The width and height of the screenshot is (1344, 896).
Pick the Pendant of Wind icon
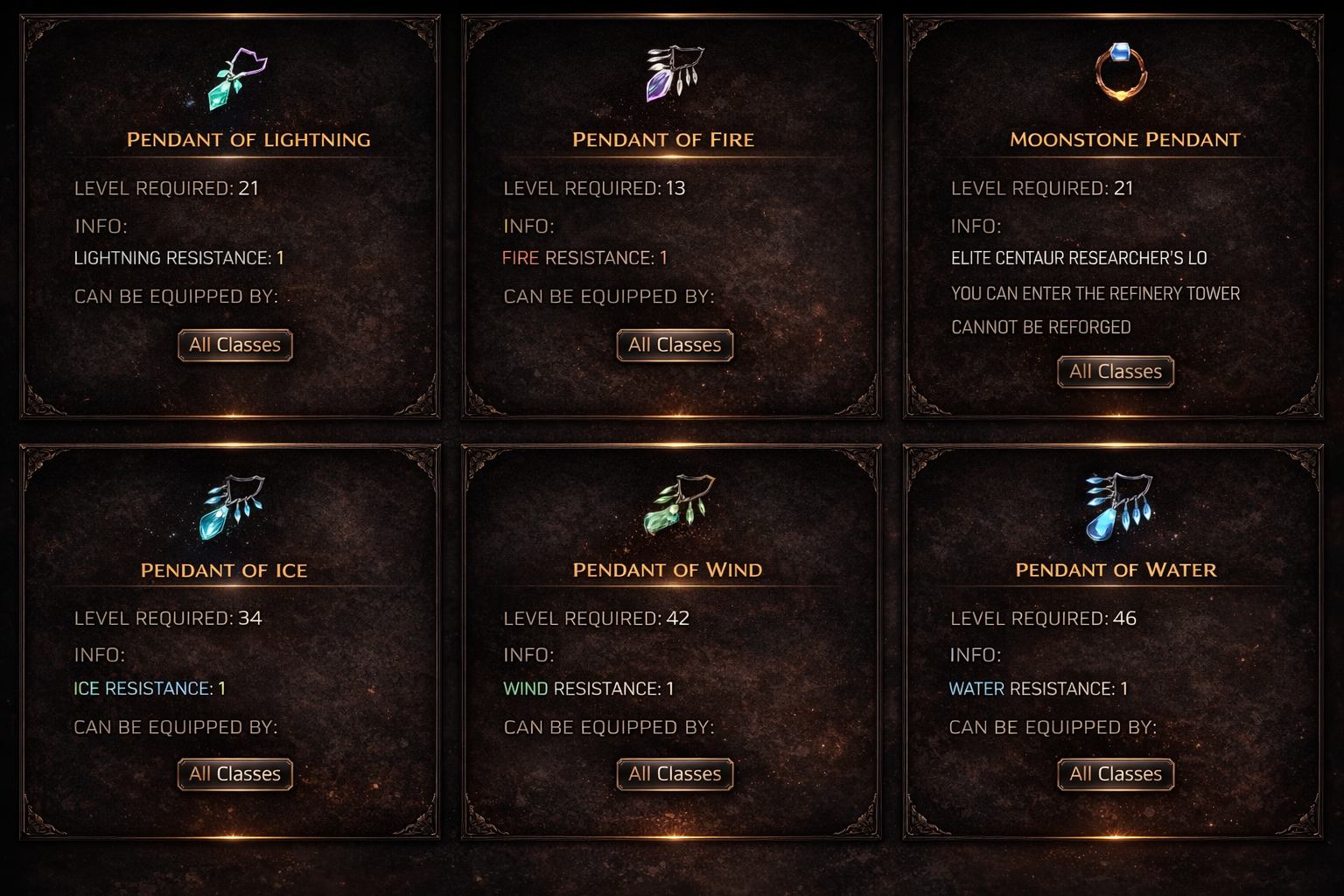678,505
